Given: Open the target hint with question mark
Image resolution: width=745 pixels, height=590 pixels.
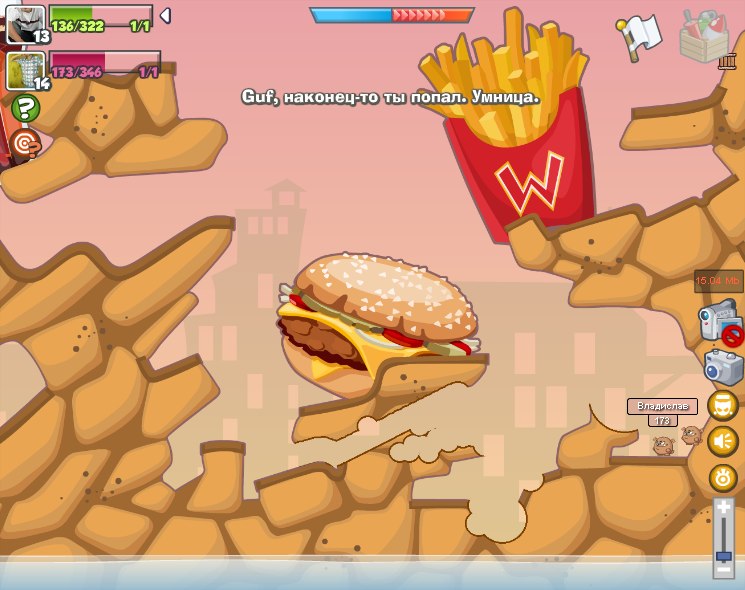Looking at the screenshot, I should [x=26, y=144].
